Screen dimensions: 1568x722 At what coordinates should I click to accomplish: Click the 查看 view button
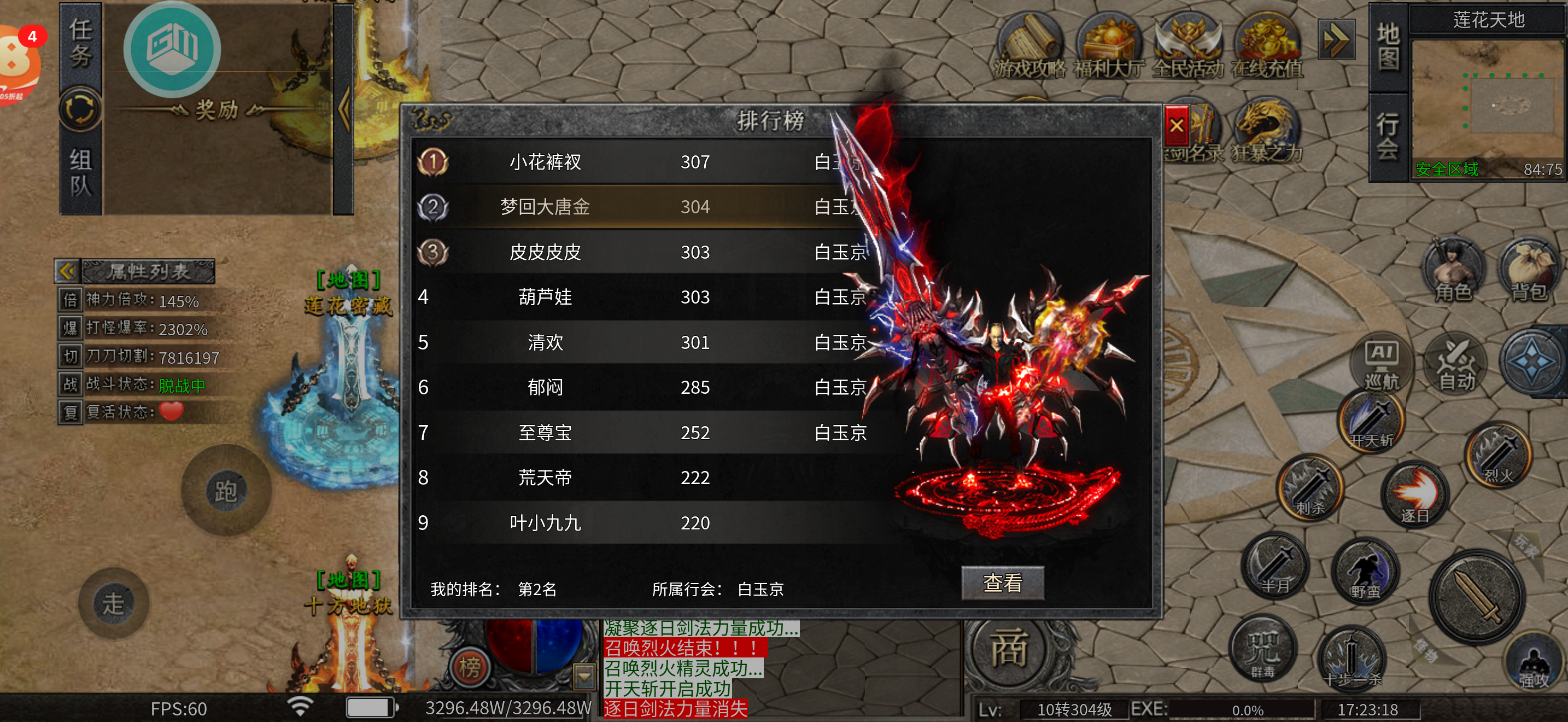1002,583
